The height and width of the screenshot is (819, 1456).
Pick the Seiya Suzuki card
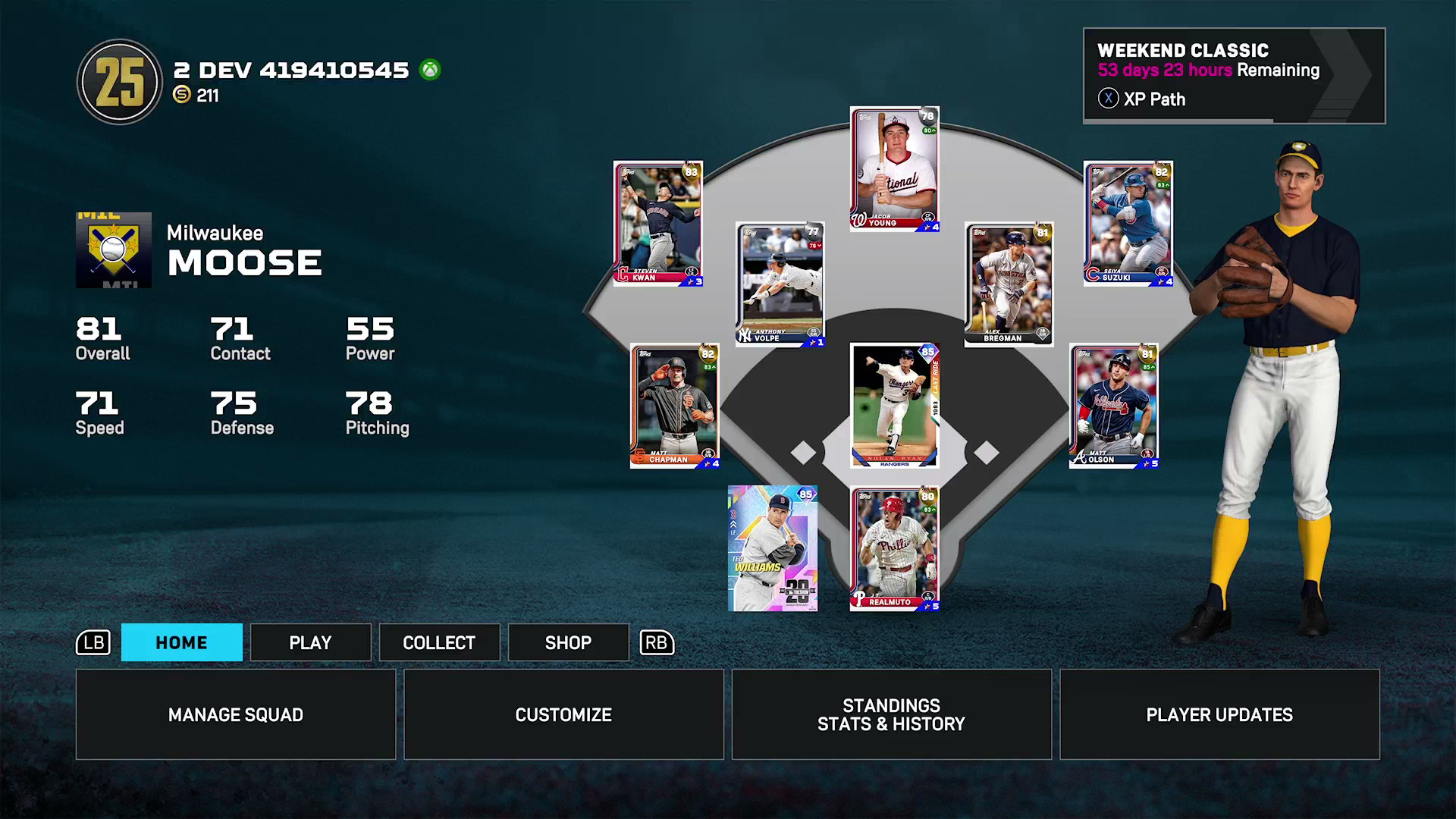click(1128, 223)
